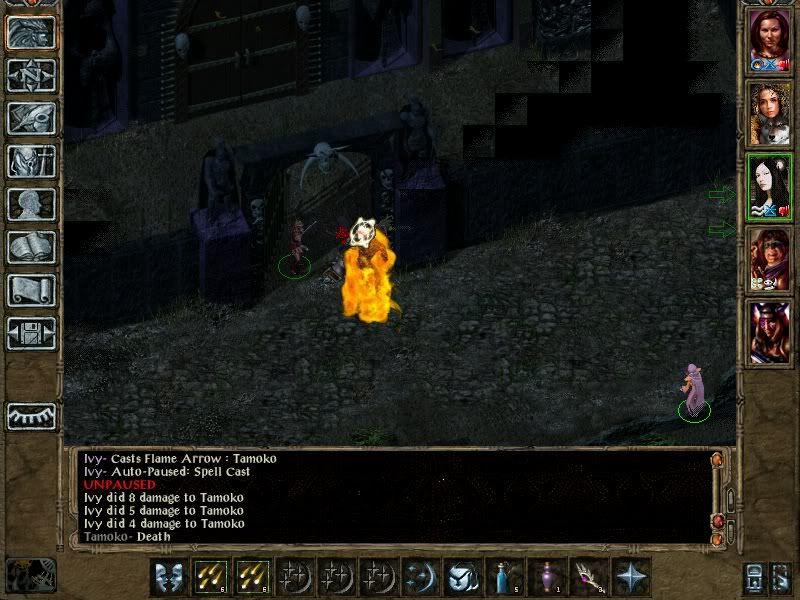Screen dimensions: 800x600
Task: Open the priest scroll button
Action: point(31,291)
